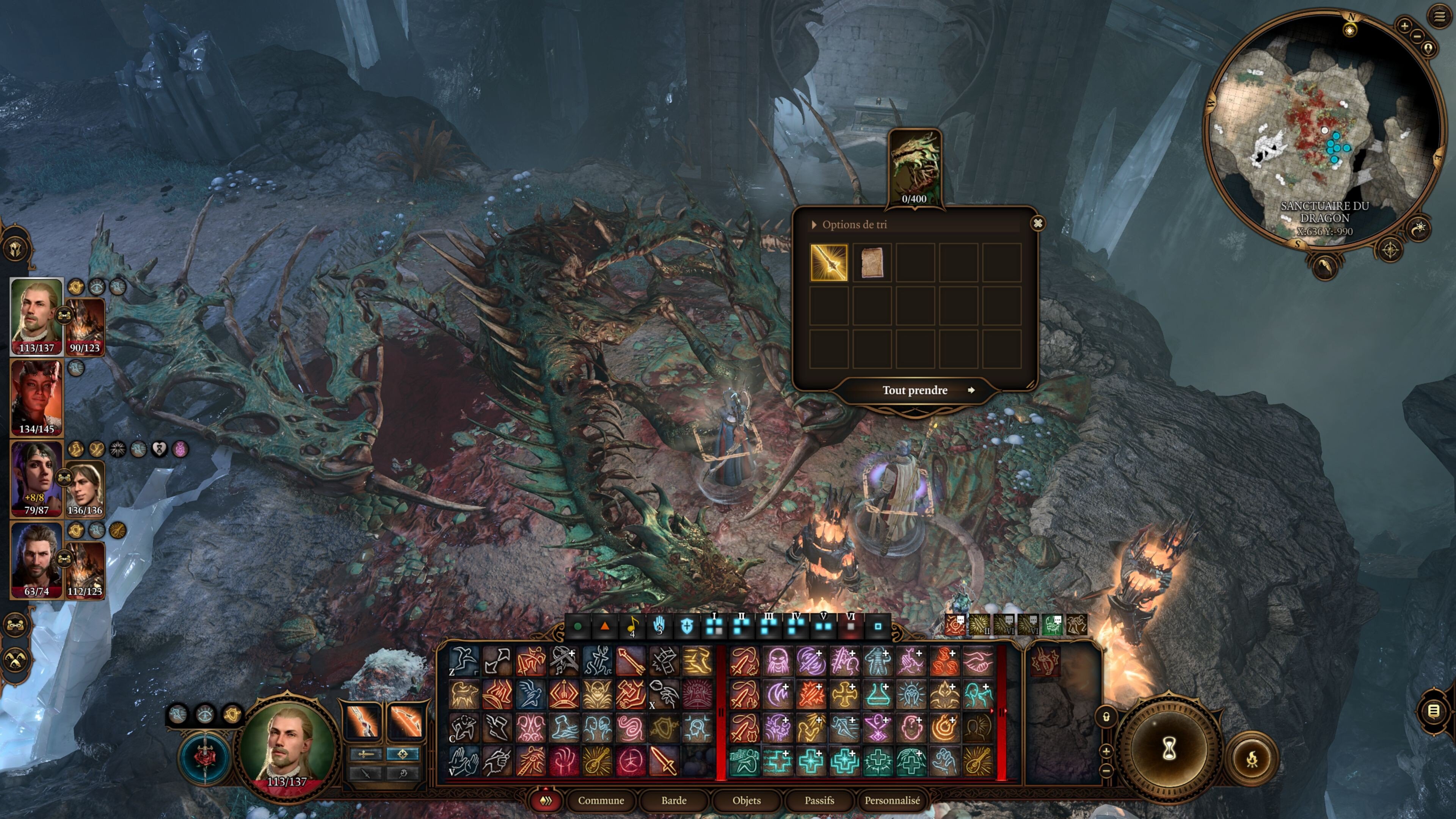Switch to the Commune hotbar tab
Screen dimensions: 1456x819
600,800
